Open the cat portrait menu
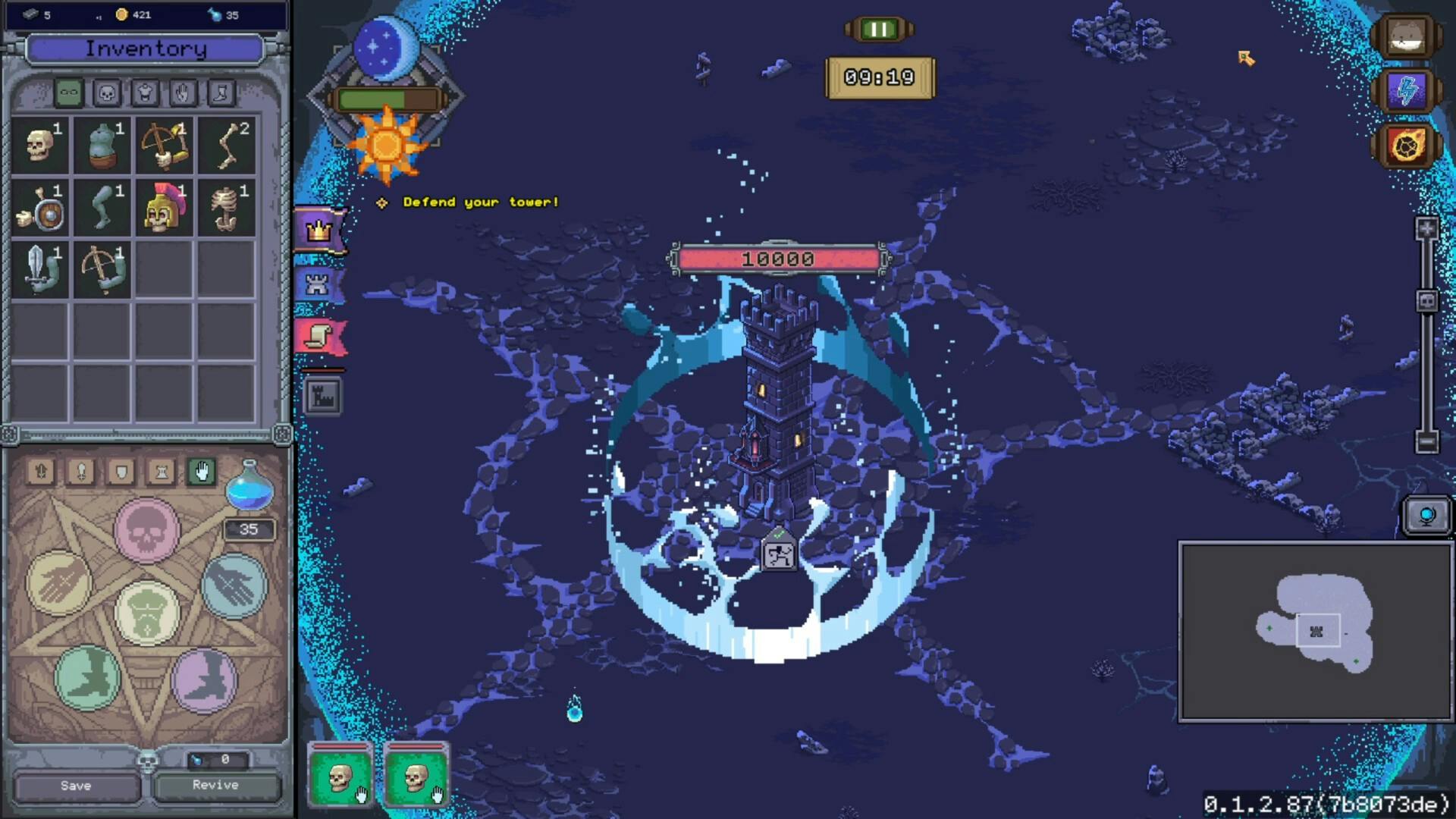Image resolution: width=1456 pixels, height=819 pixels. tap(1407, 36)
